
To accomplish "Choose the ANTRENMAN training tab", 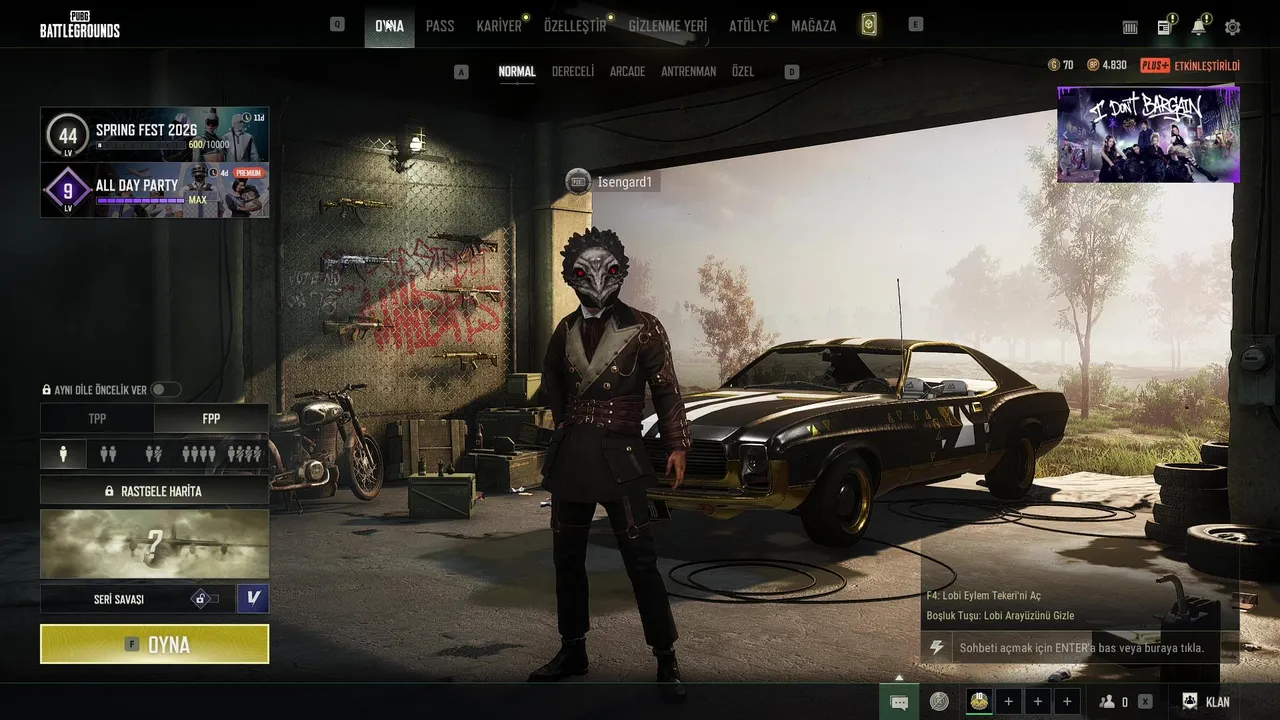I will click(x=688, y=72).
